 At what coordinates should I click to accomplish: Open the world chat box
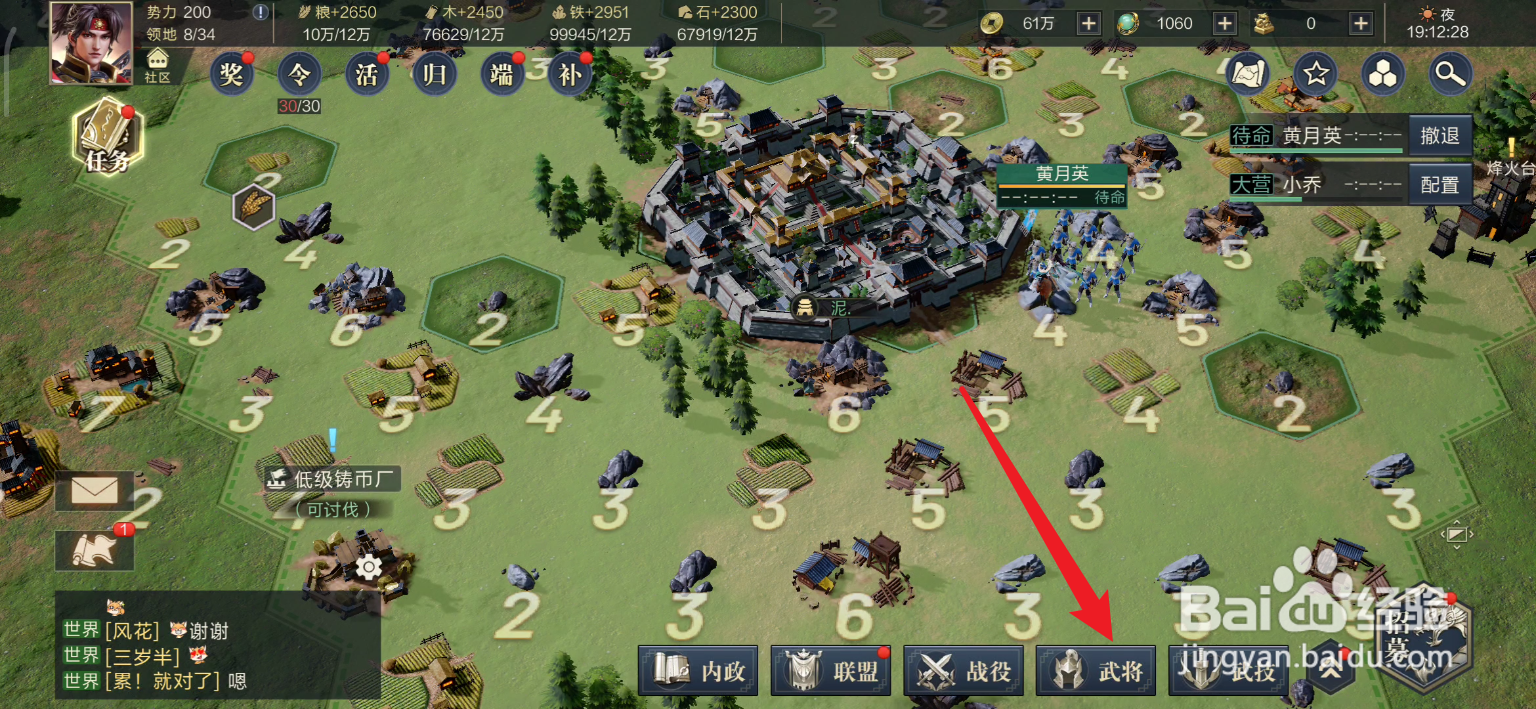[x=217, y=655]
